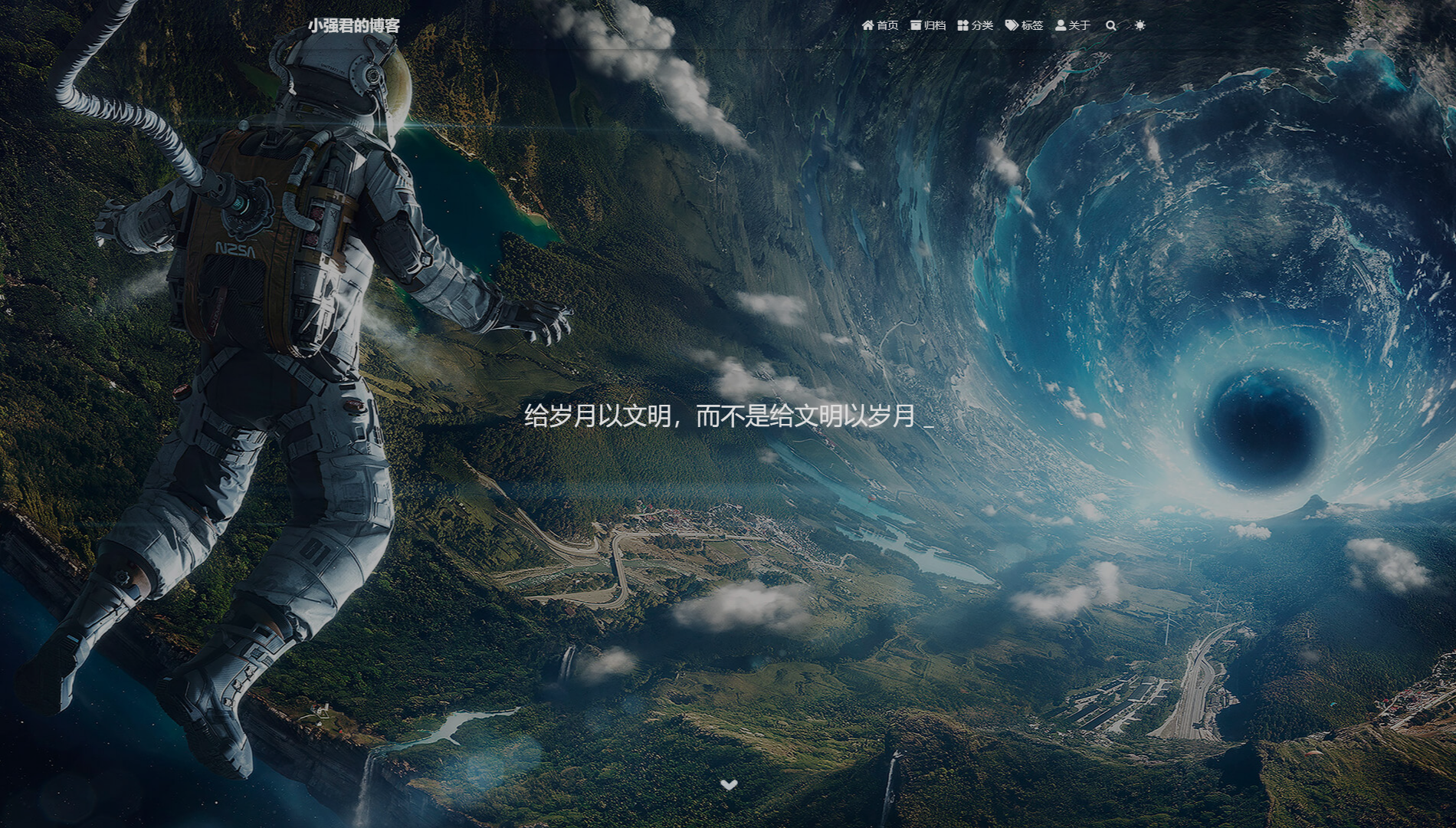This screenshot has width=1456, height=828.
Task: Click the home icon in the navbar
Action: (868, 25)
